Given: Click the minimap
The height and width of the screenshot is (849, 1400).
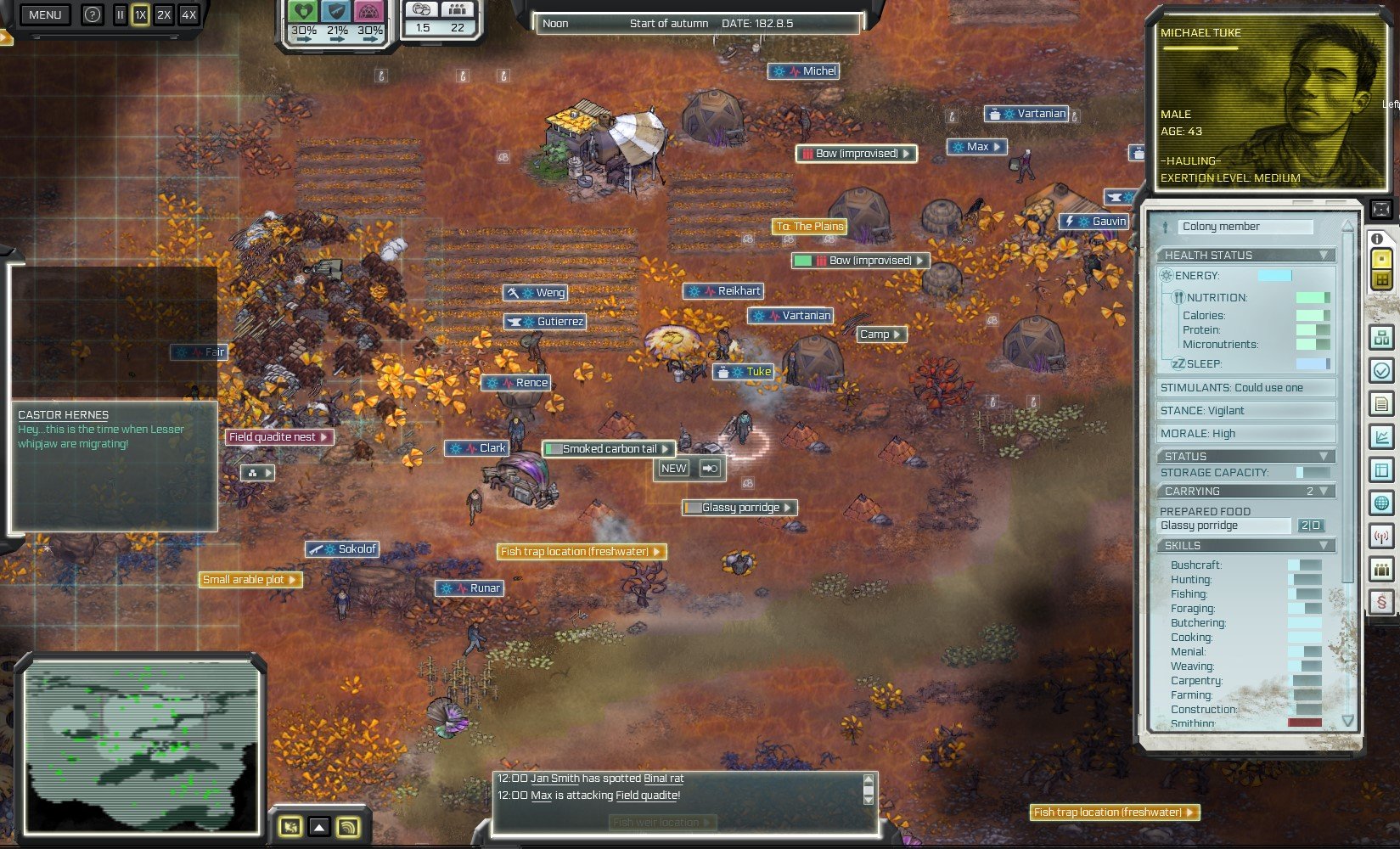Looking at the screenshot, I should [x=142, y=749].
